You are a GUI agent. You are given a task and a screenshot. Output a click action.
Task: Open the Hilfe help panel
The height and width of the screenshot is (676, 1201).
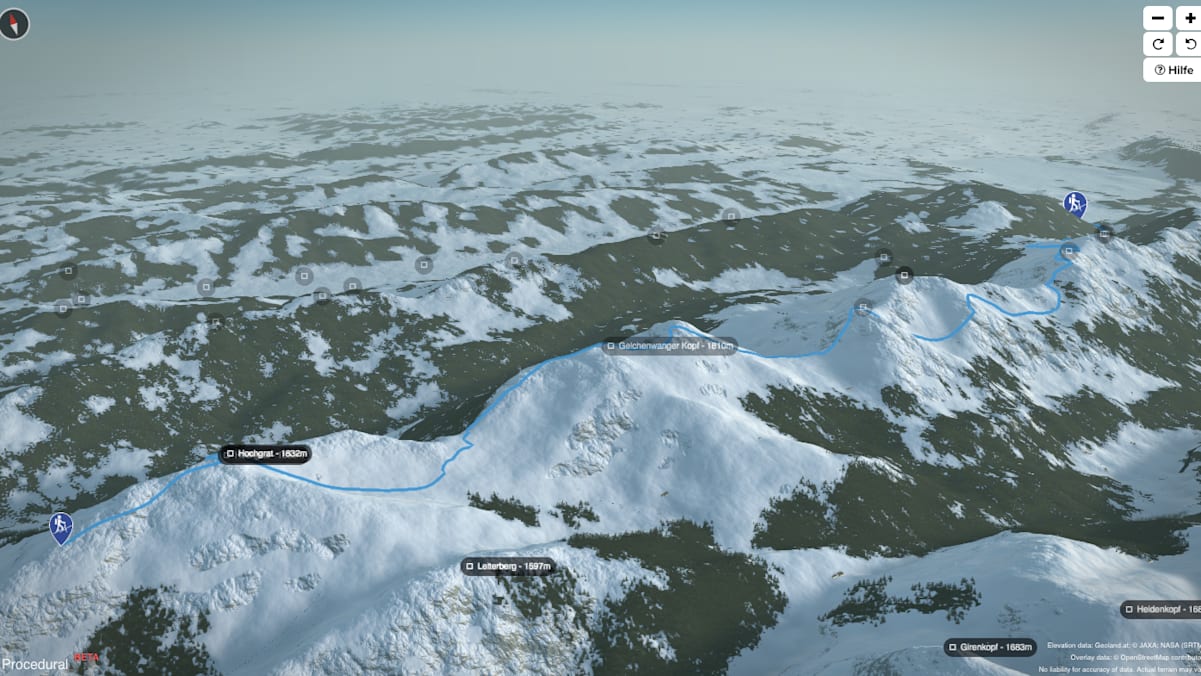click(x=1173, y=70)
